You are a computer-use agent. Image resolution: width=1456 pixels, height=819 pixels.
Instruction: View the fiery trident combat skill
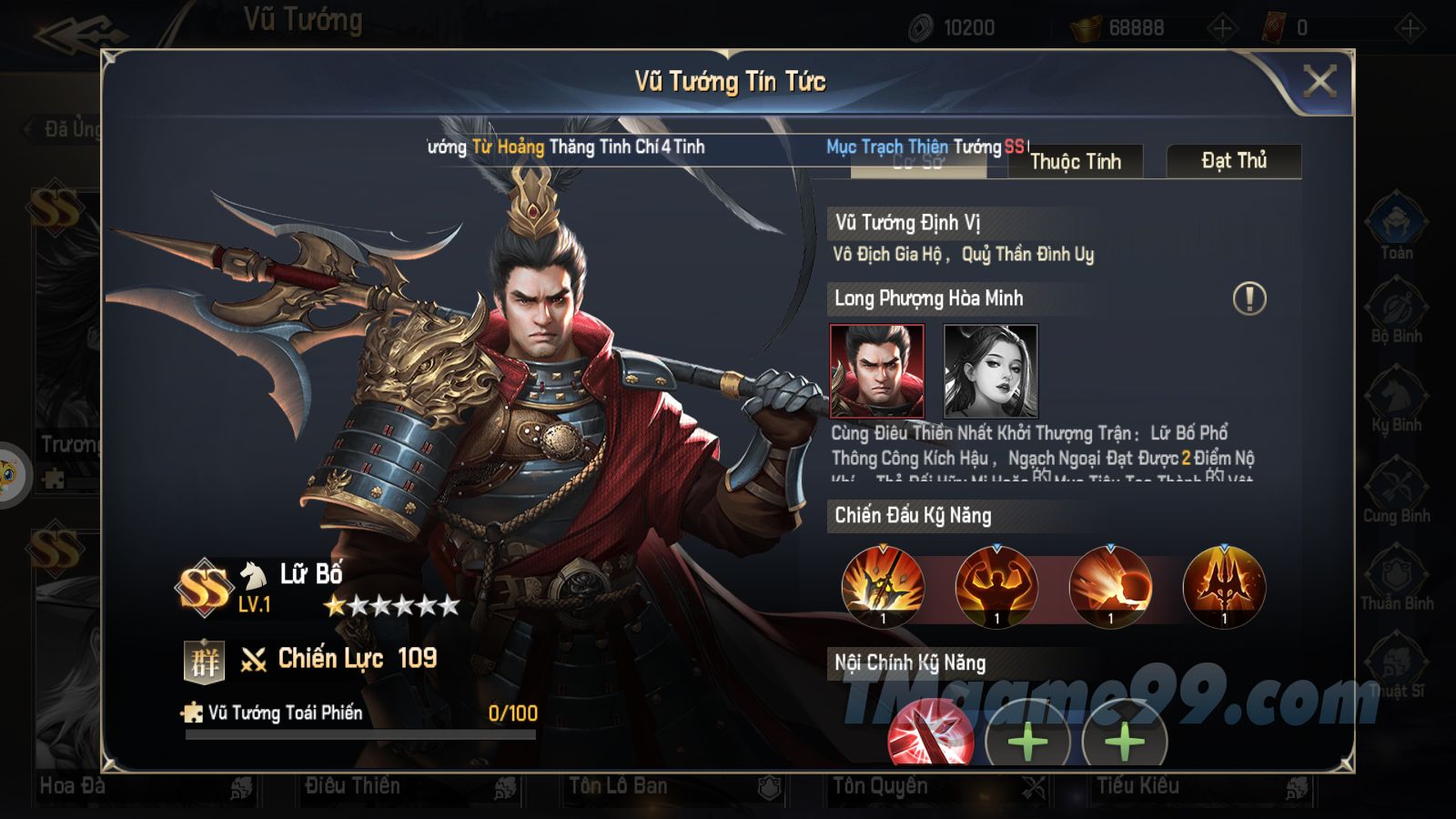(x=1224, y=587)
